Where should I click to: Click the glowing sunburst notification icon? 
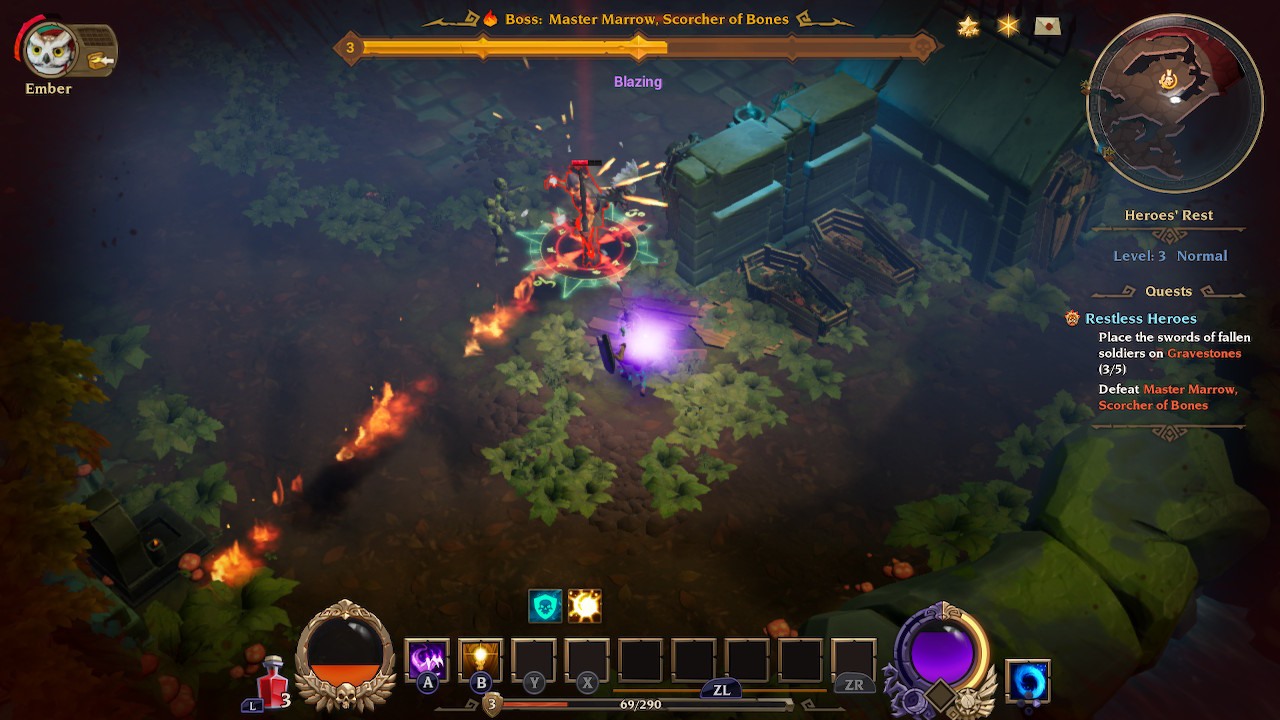click(x=1007, y=25)
